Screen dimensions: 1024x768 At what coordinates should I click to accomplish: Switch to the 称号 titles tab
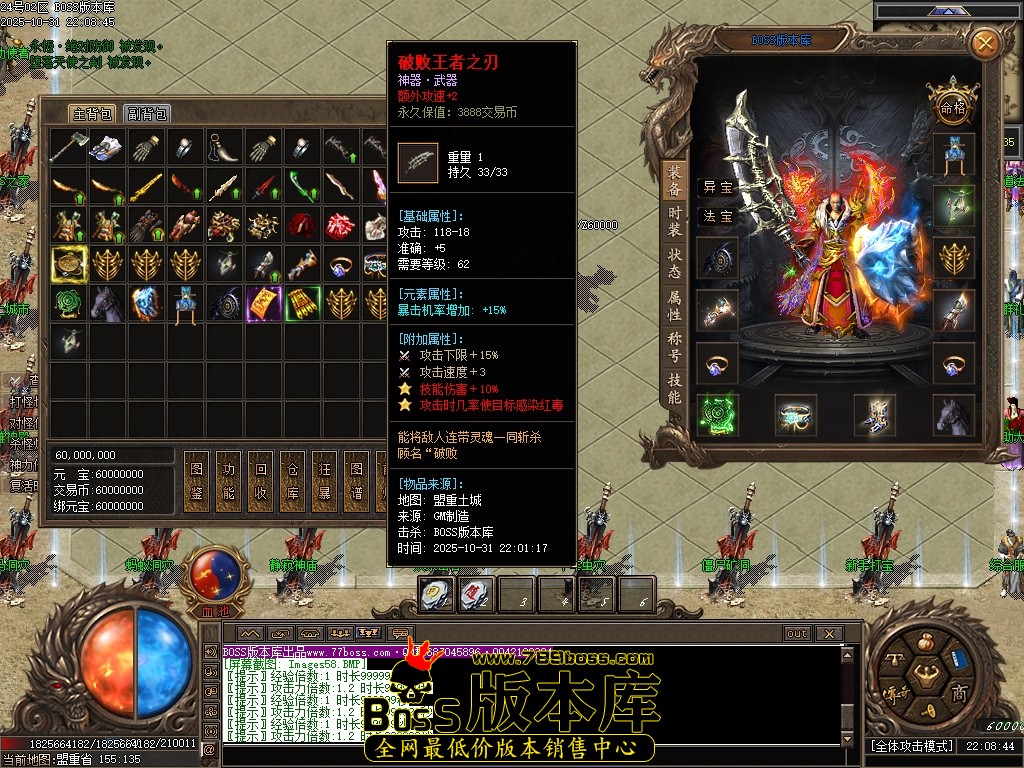[675, 349]
